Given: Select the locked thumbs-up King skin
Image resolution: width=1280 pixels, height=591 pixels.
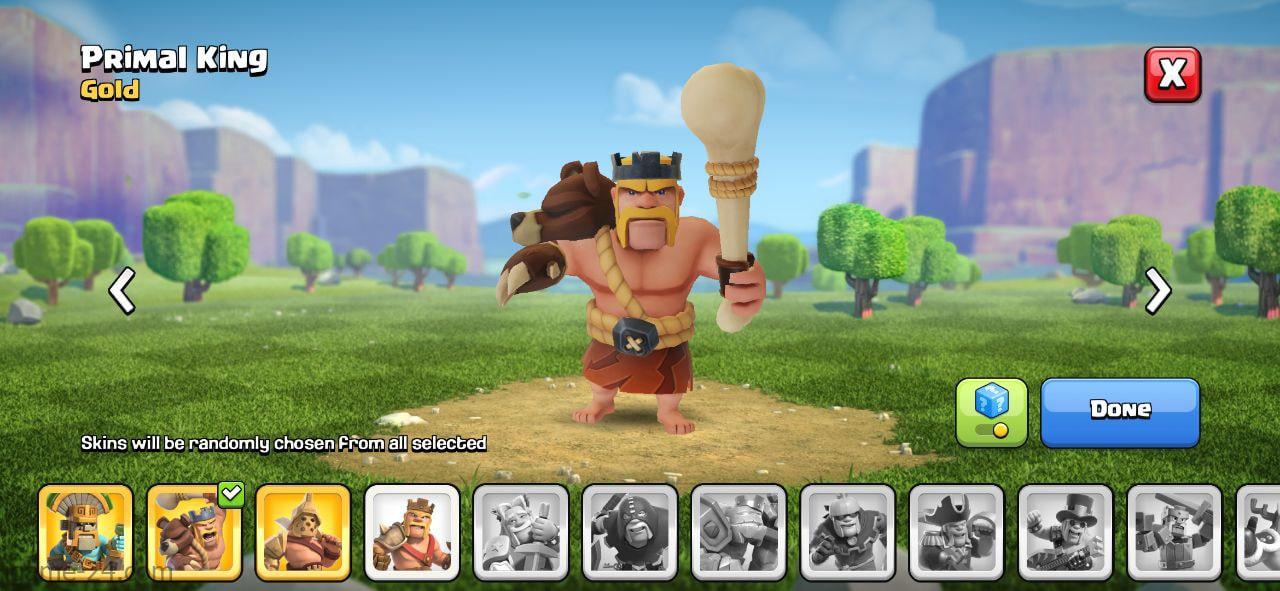Looking at the screenshot, I should (x=521, y=532).
